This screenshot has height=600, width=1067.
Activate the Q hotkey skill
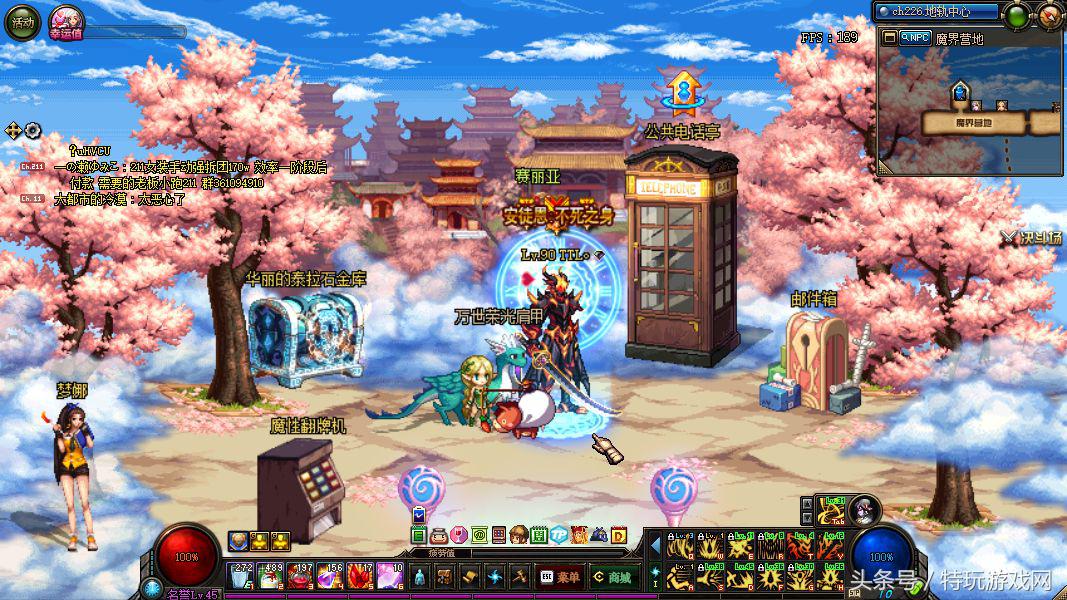tap(681, 547)
